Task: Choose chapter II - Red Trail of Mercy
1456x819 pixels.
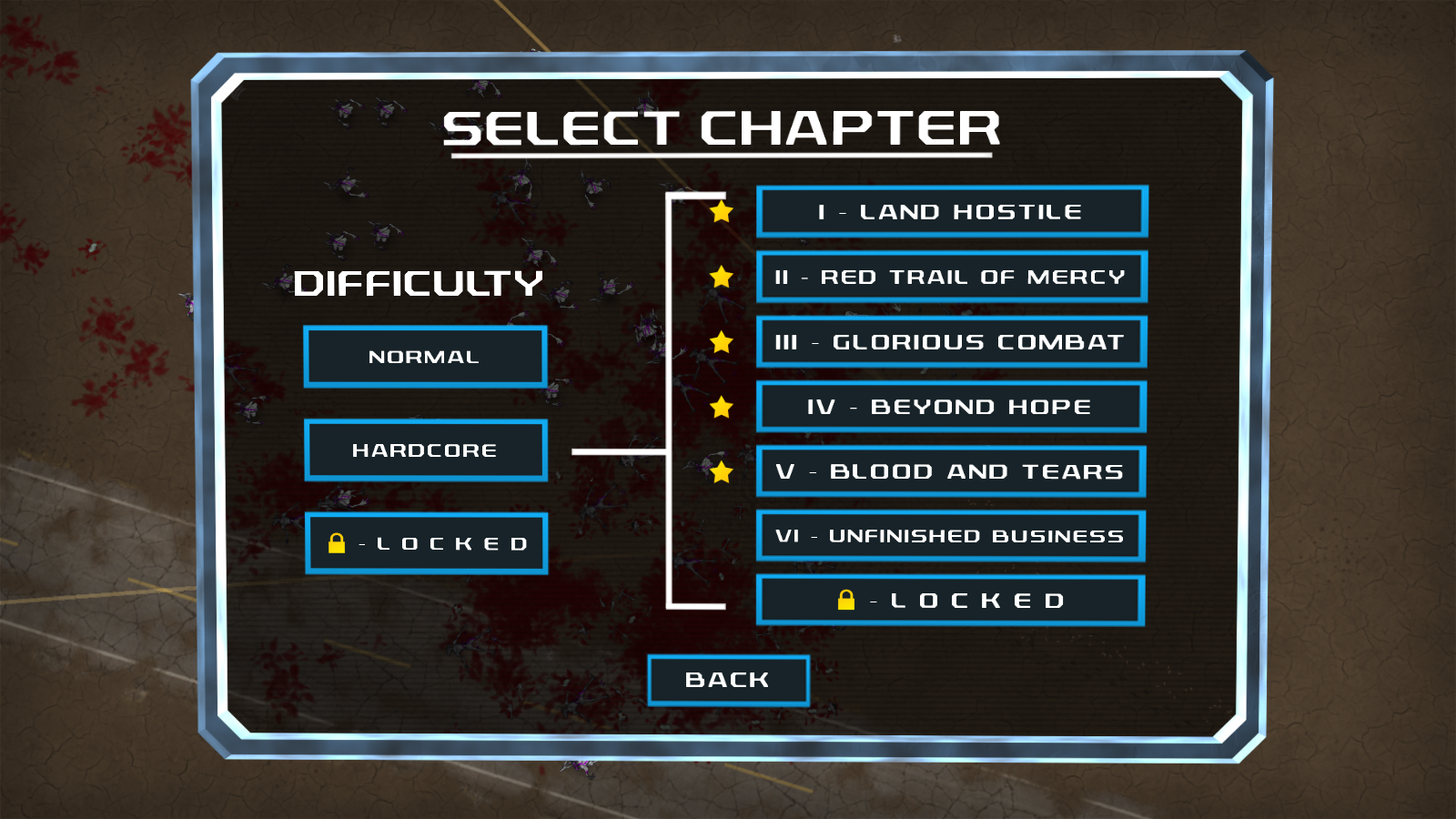Action: click(x=951, y=277)
